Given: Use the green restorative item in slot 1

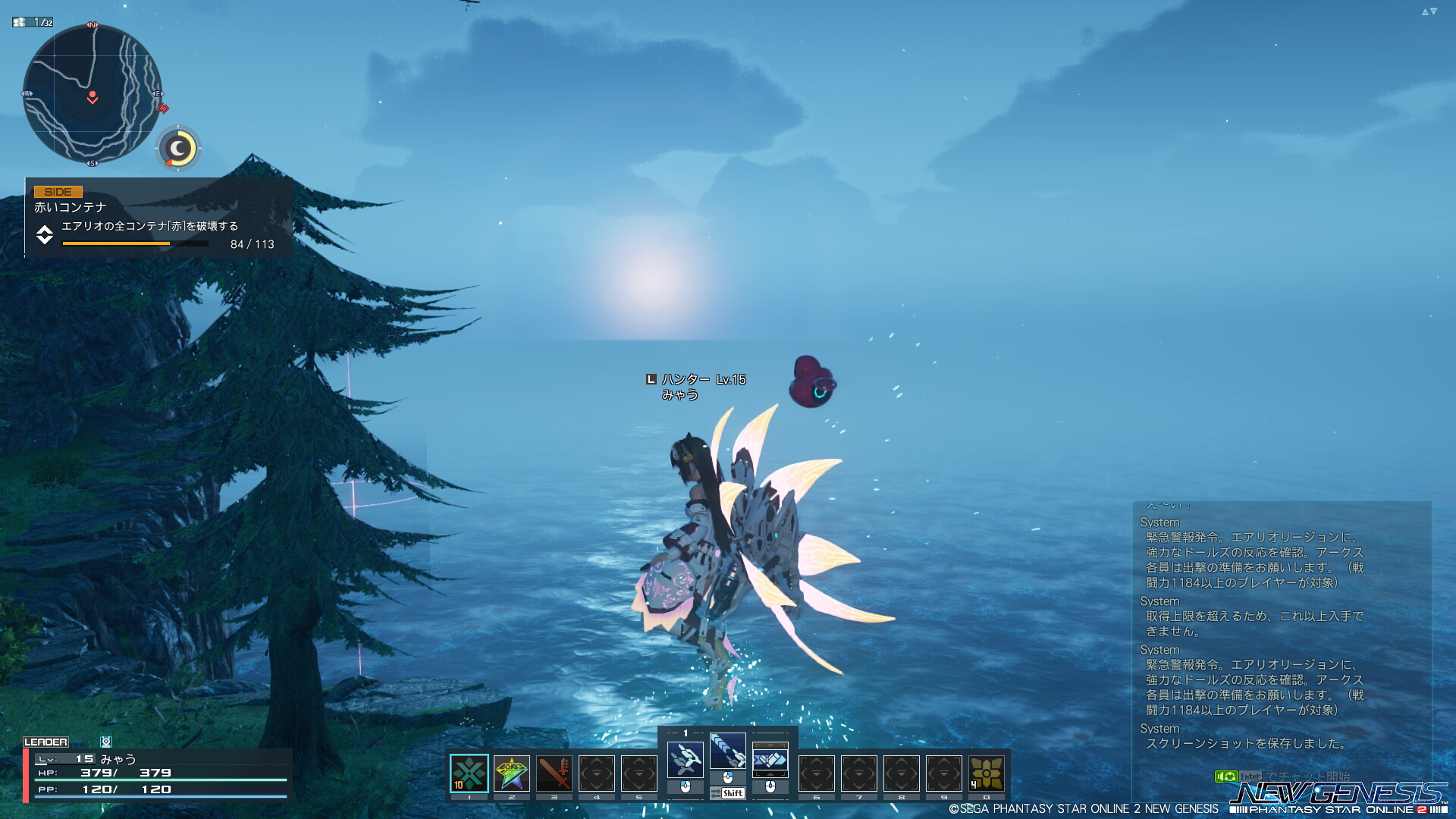Looking at the screenshot, I should pyautogui.click(x=469, y=773).
